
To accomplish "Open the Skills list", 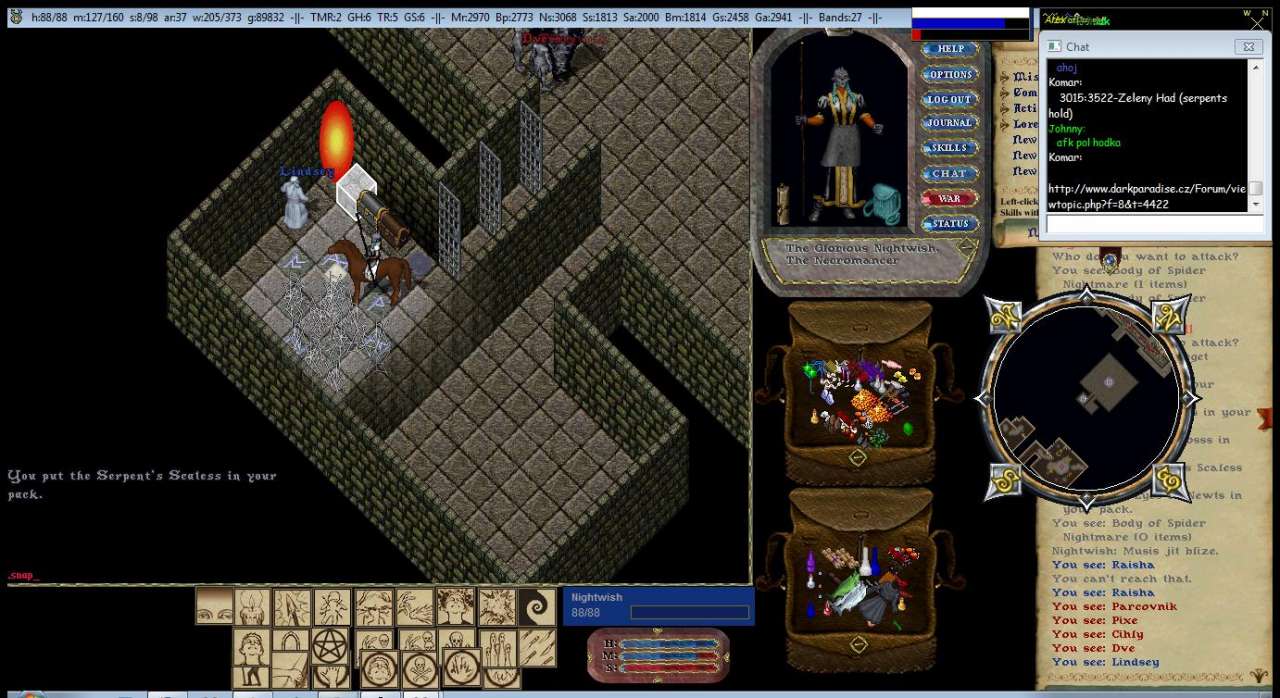I will click(949, 148).
